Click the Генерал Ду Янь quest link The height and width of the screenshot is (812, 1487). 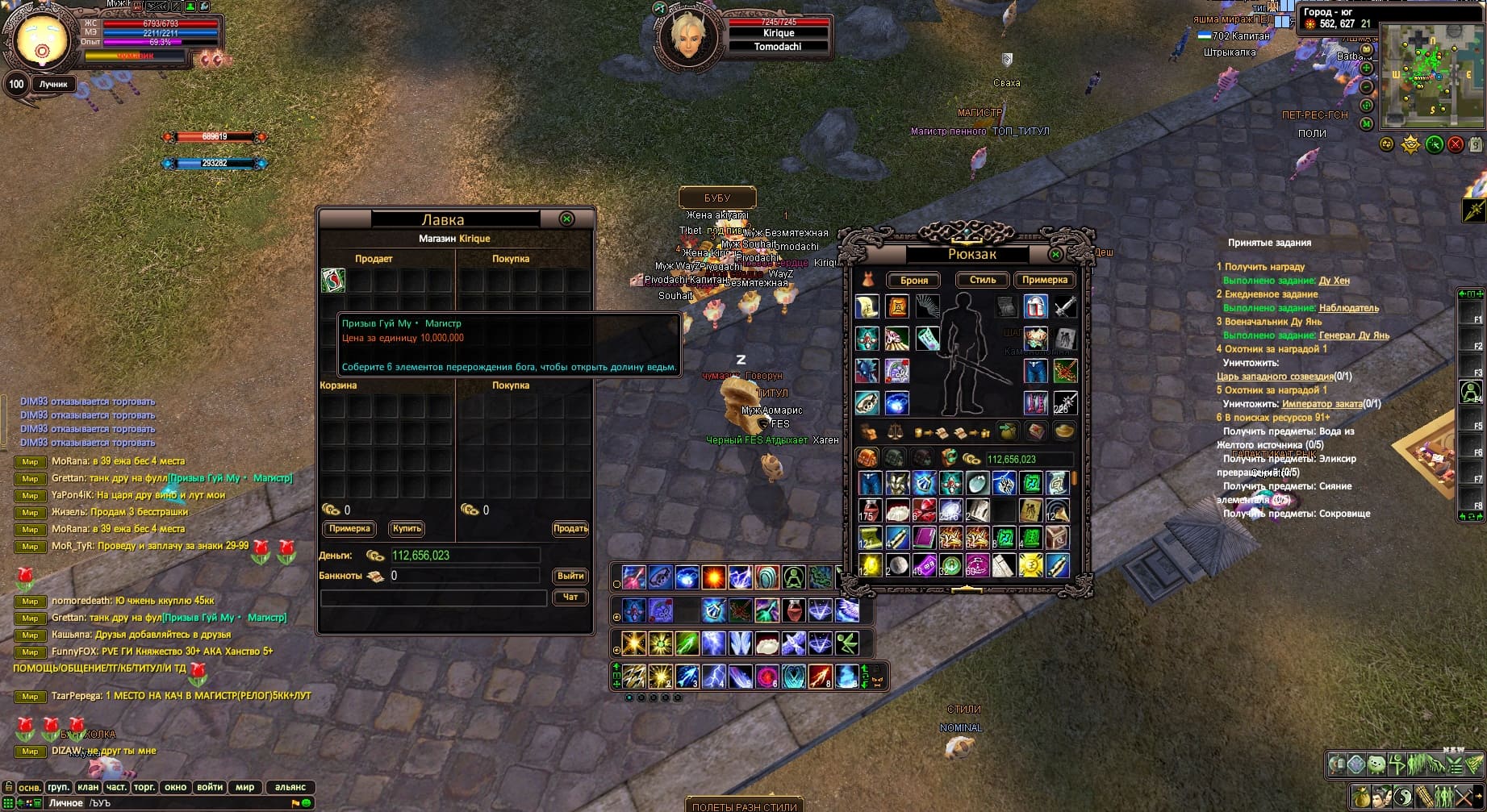tap(1354, 335)
